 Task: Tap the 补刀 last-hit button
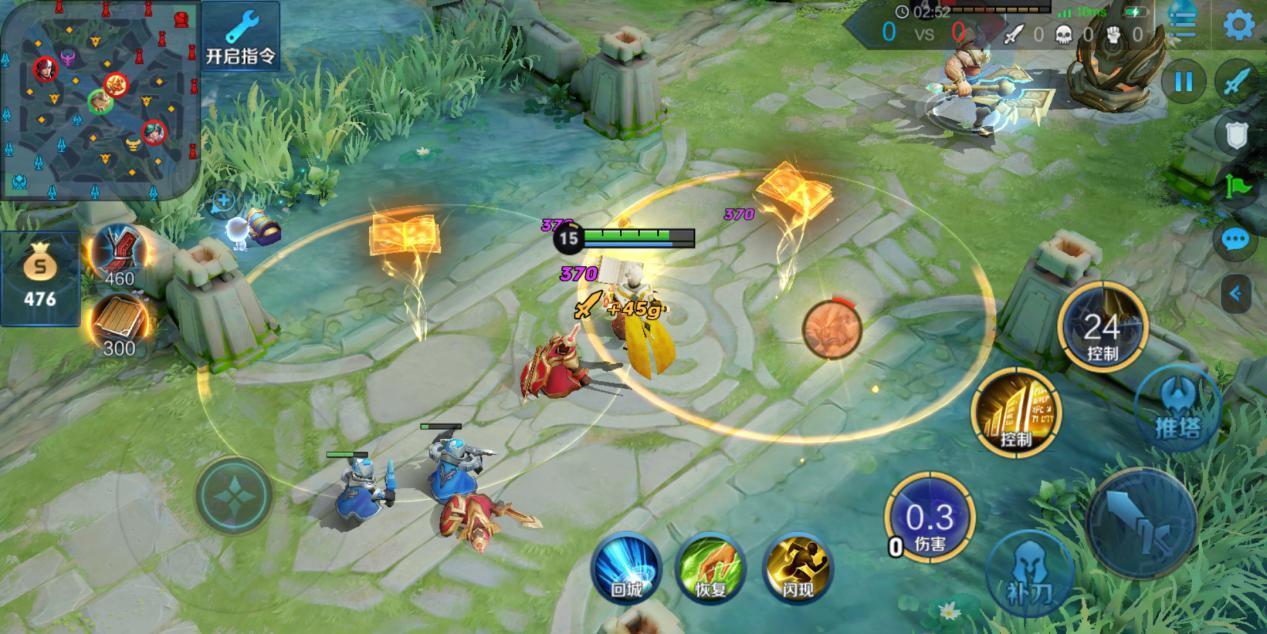point(1029,573)
